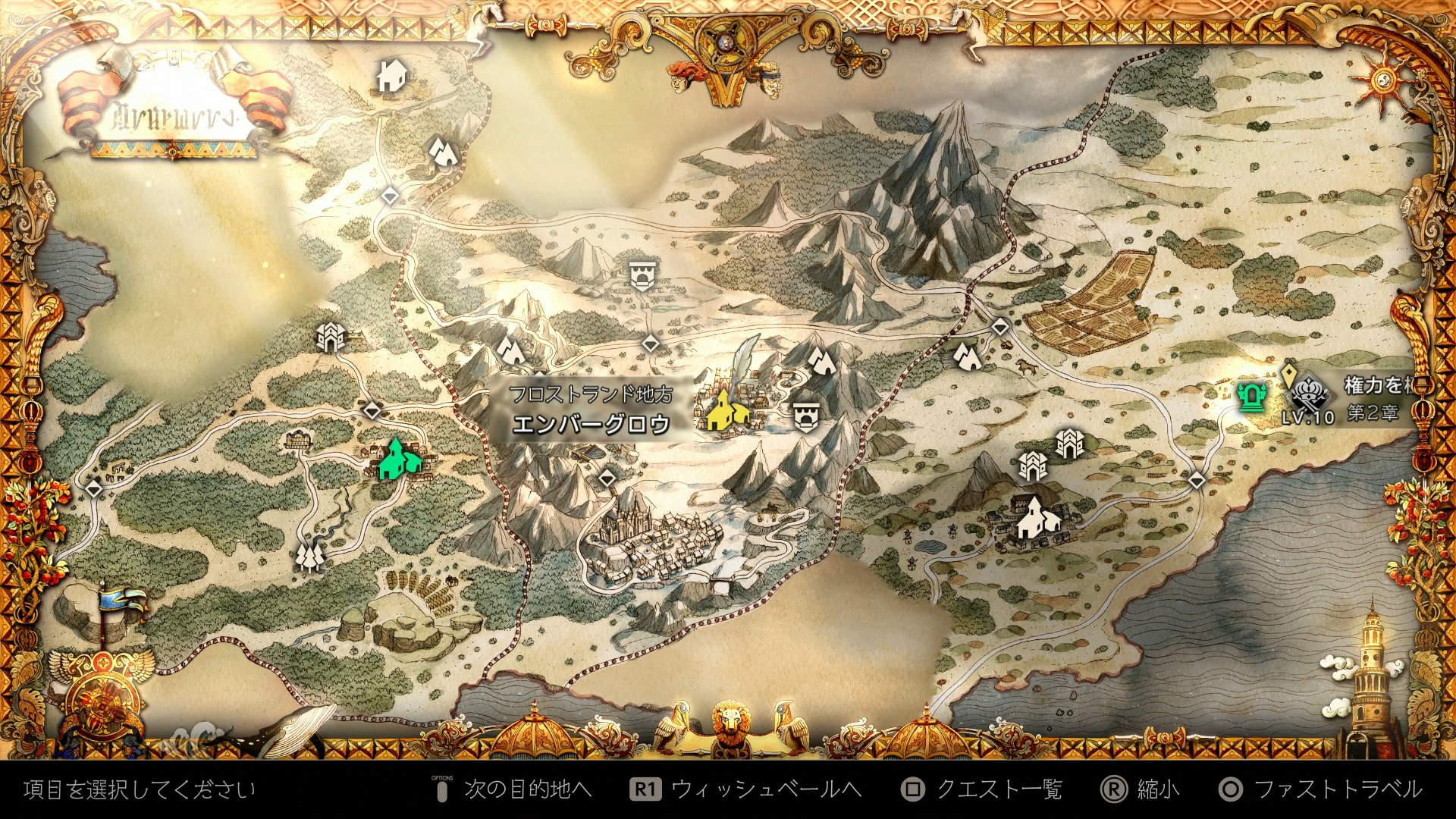1456x819 pixels.
Task: Choose the white house marker on the map
Action: (391, 76)
